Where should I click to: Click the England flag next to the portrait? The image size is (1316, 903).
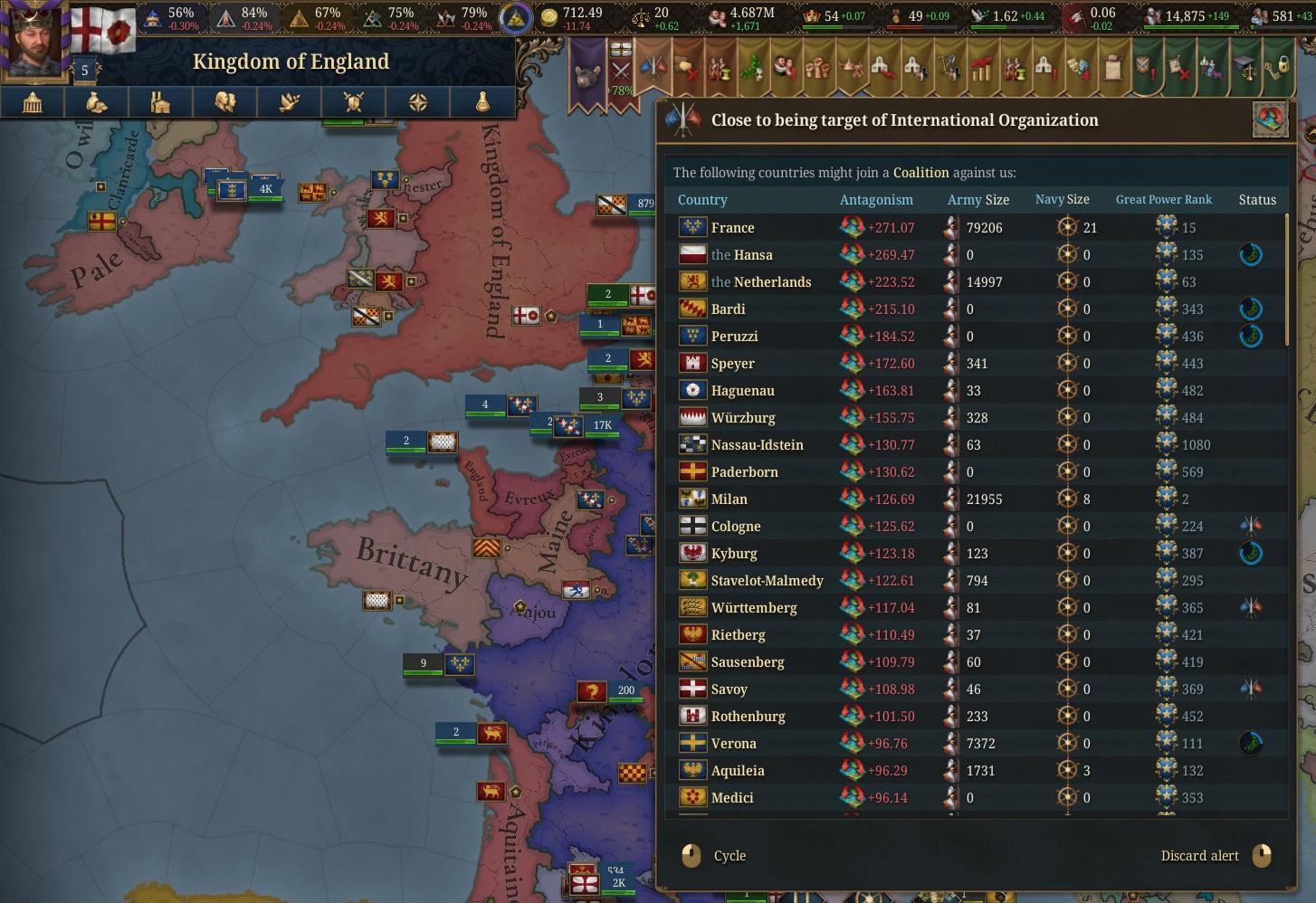tap(102, 29)
